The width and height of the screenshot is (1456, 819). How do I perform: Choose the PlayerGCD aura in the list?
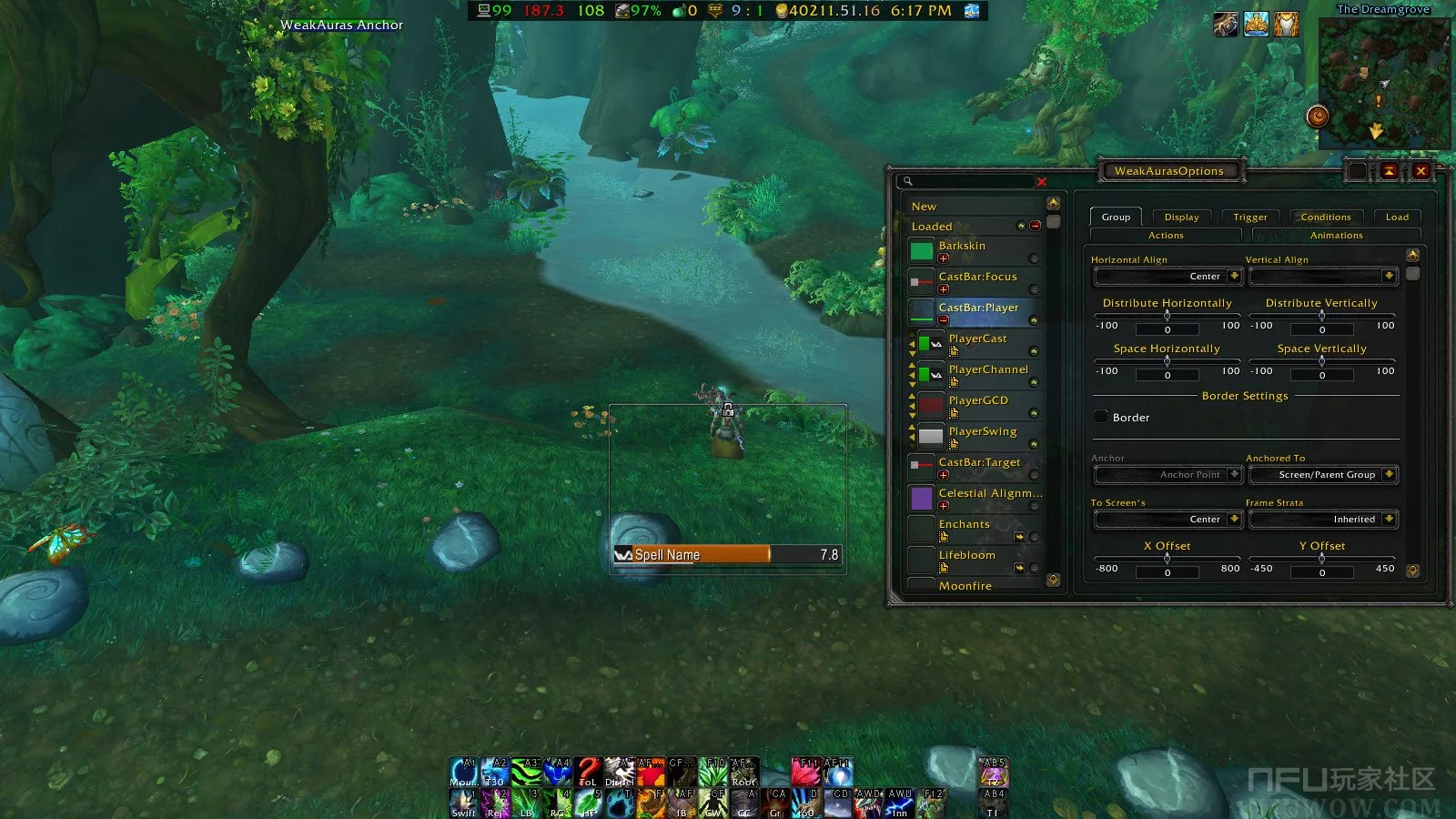point(978,401)
